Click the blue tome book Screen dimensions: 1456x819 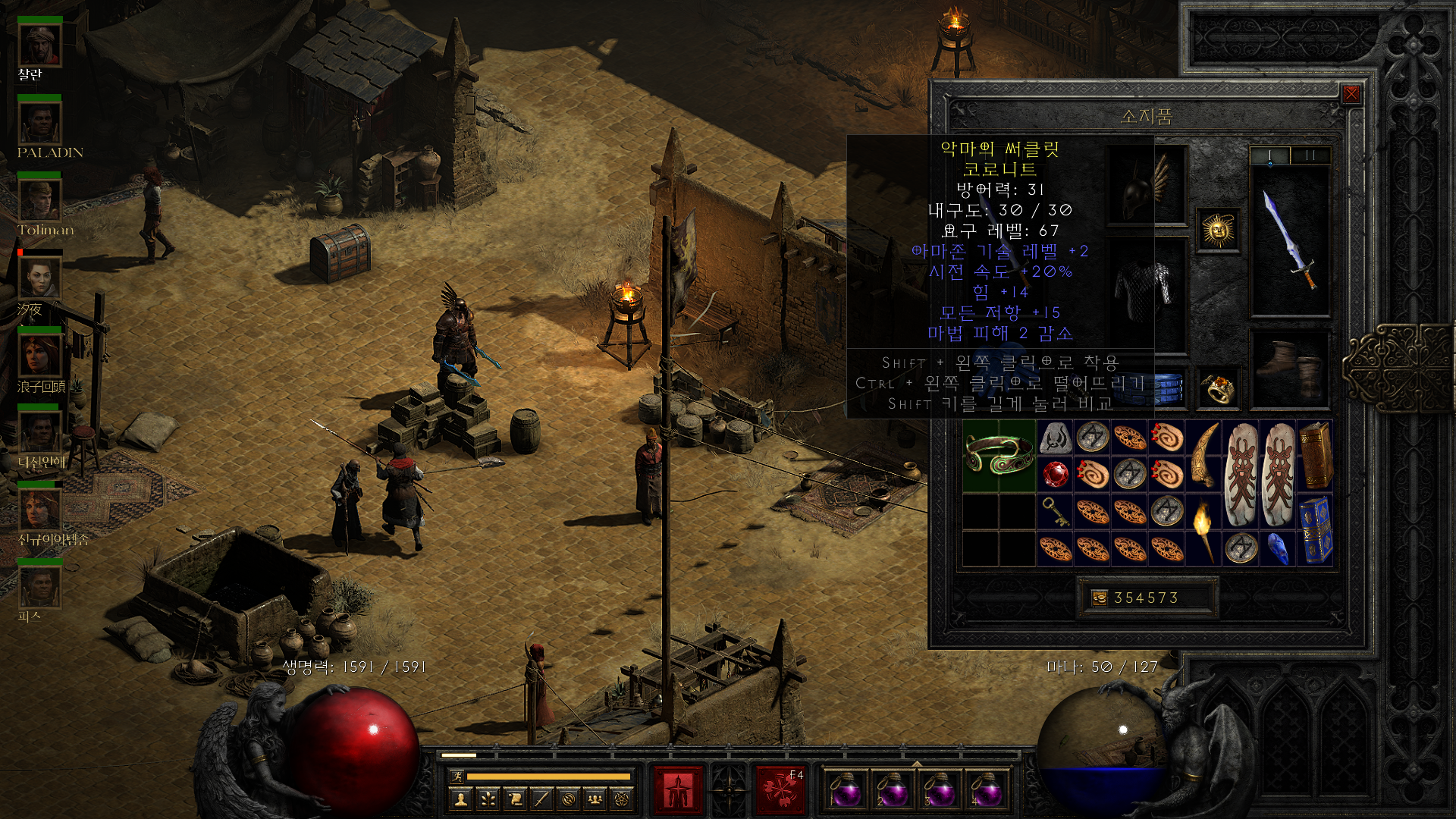[x=1316, y=529]
